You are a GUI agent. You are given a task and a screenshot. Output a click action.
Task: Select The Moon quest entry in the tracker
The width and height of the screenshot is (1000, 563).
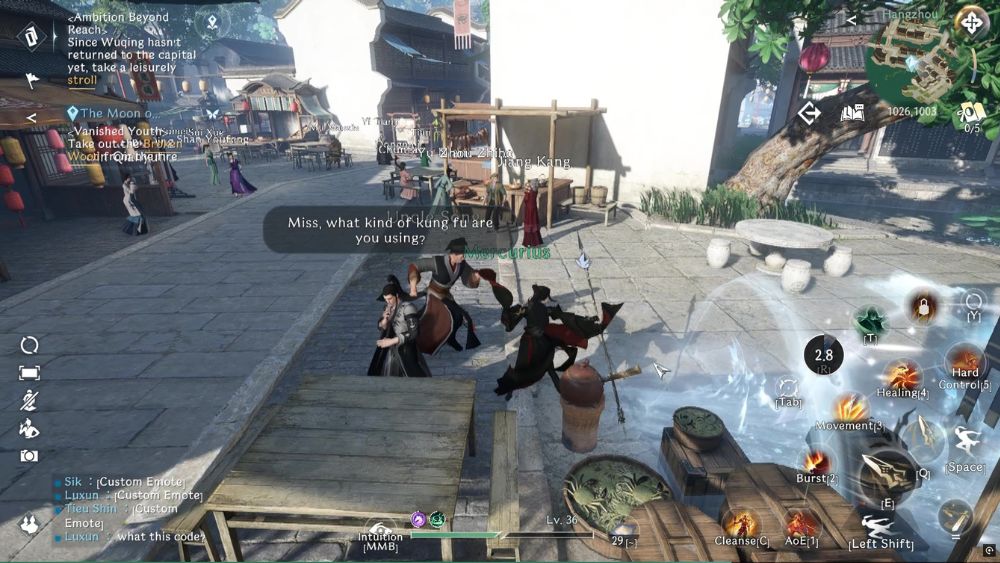[x=118, y=113]
